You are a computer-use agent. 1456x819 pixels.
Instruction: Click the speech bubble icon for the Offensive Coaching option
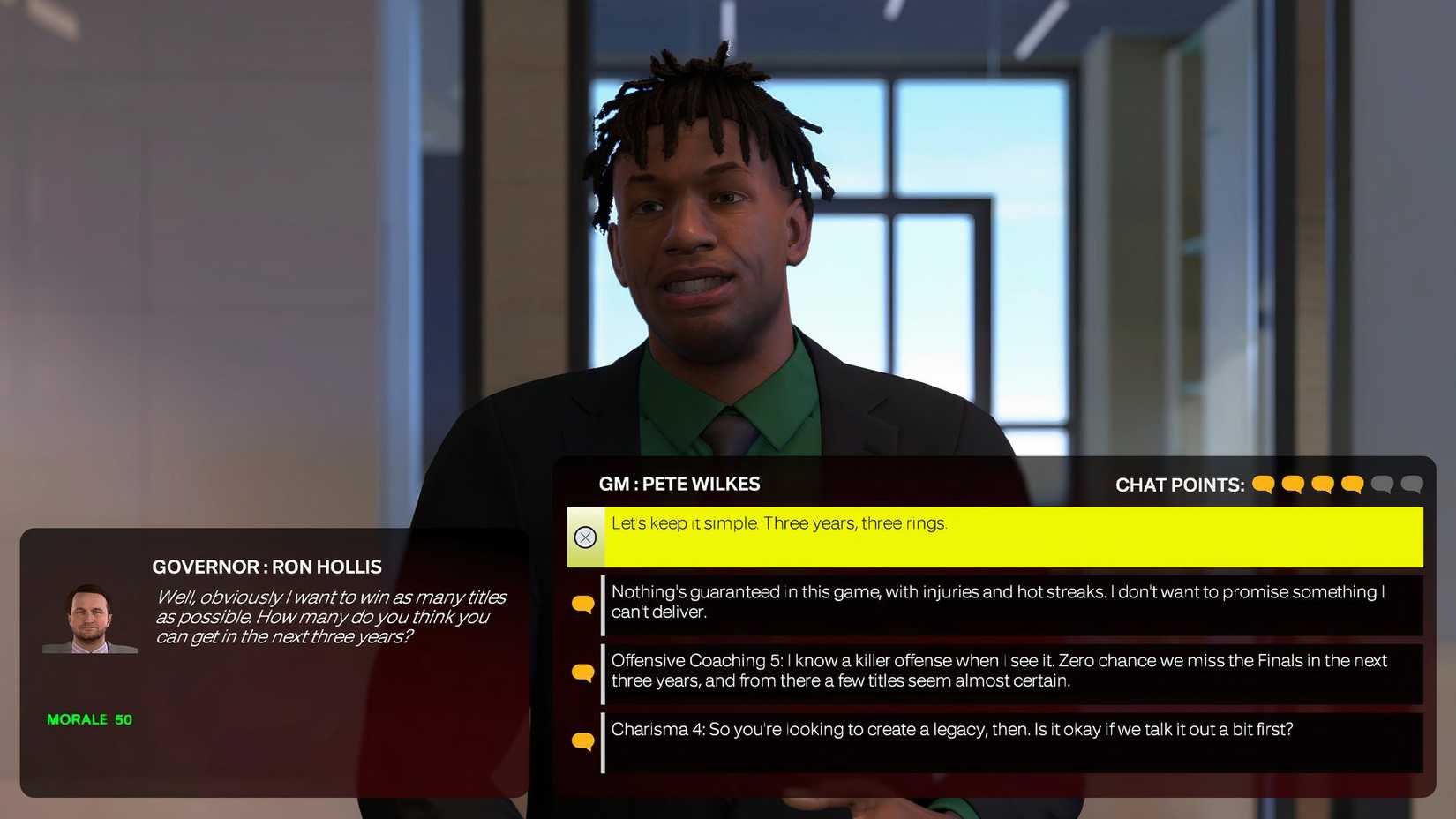(x=583, y=671)
